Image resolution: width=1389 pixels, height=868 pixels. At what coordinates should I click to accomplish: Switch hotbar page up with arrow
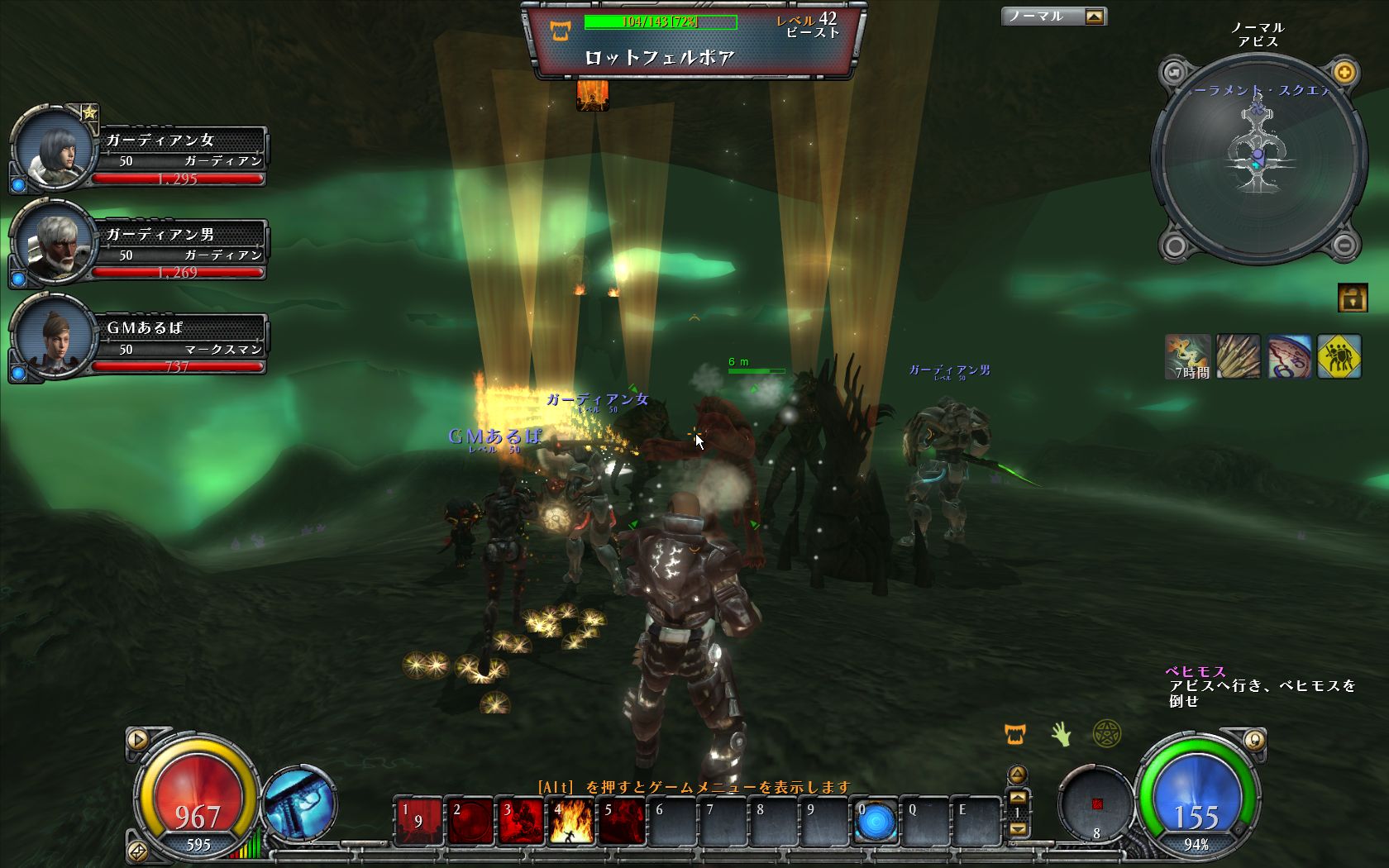1018,797
